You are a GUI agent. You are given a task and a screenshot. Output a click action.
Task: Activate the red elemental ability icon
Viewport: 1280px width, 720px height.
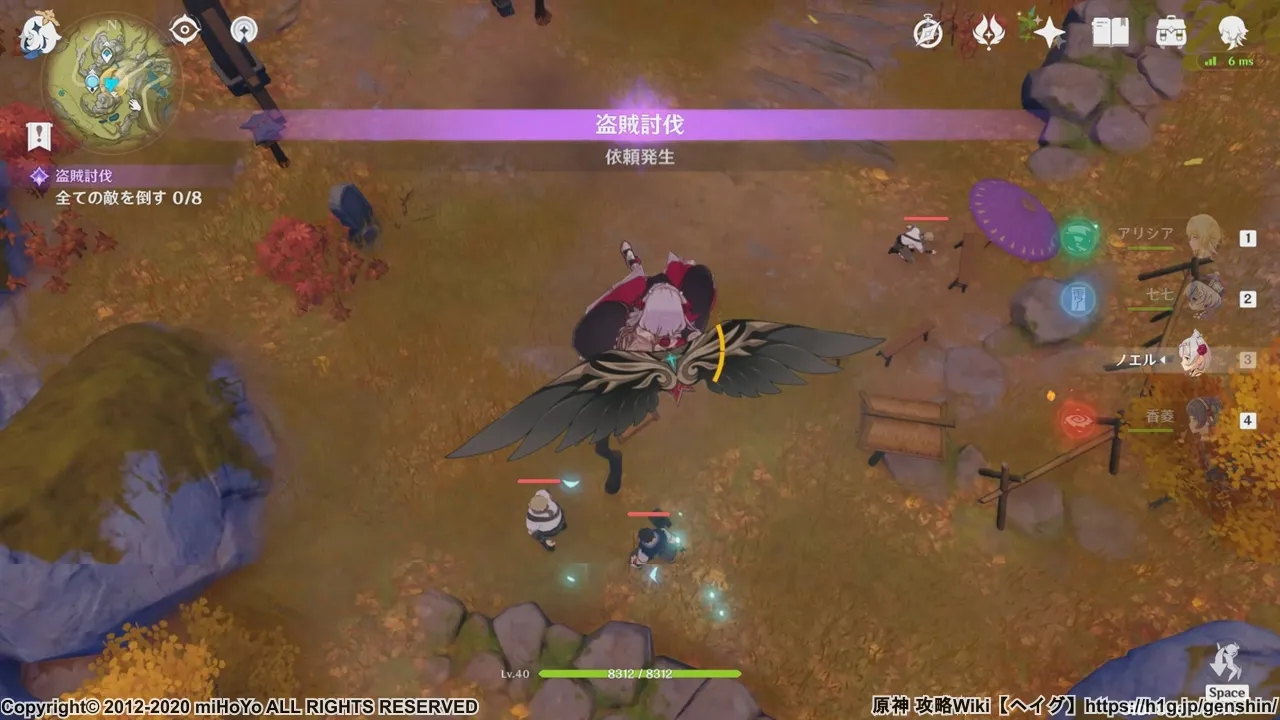pos(1078,418)
